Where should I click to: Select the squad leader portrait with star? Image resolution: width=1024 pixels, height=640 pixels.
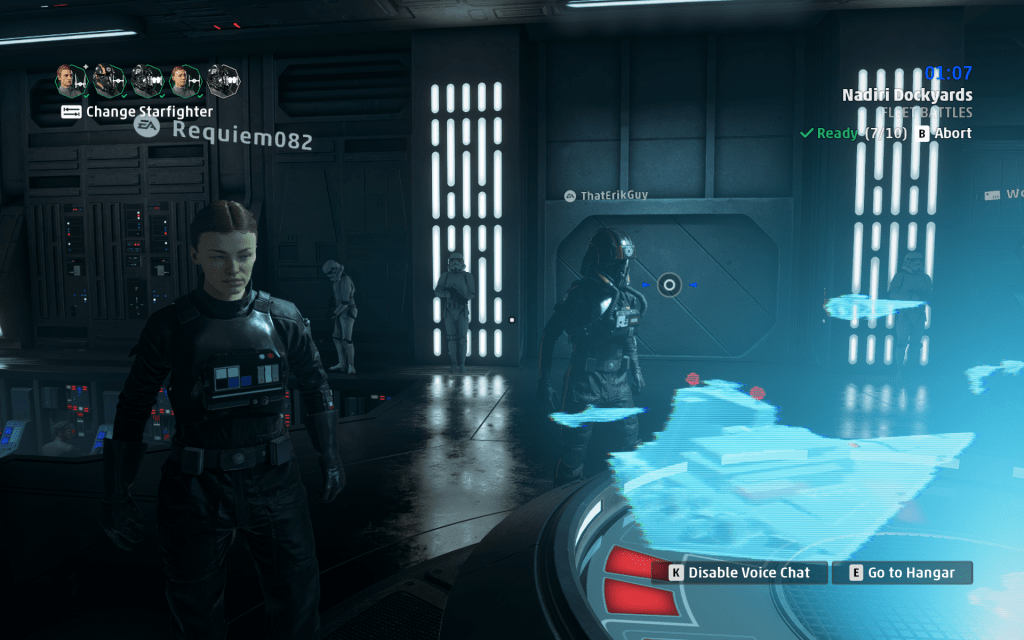point(72,81)
